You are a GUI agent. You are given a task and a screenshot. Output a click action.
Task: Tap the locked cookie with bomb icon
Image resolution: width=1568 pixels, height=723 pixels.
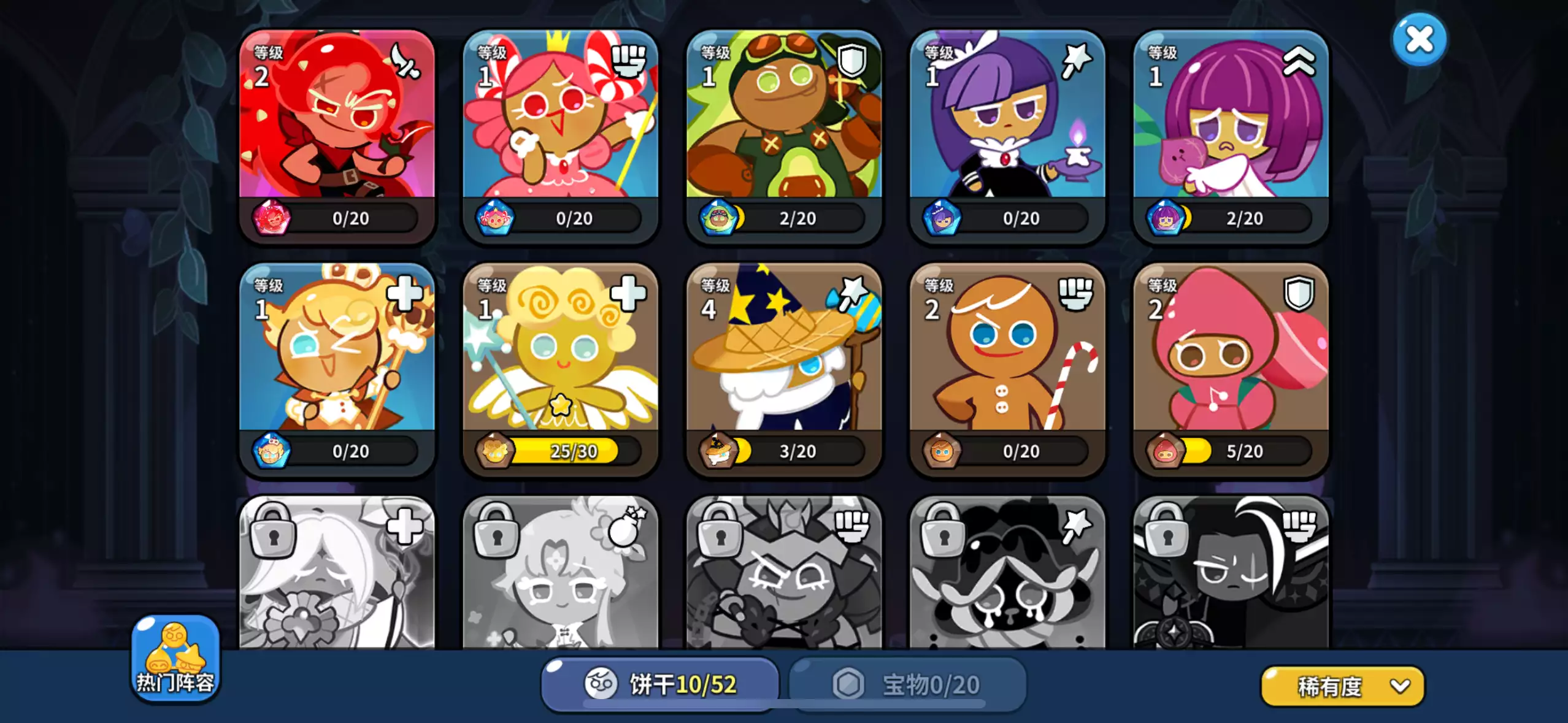coord(560,576)
